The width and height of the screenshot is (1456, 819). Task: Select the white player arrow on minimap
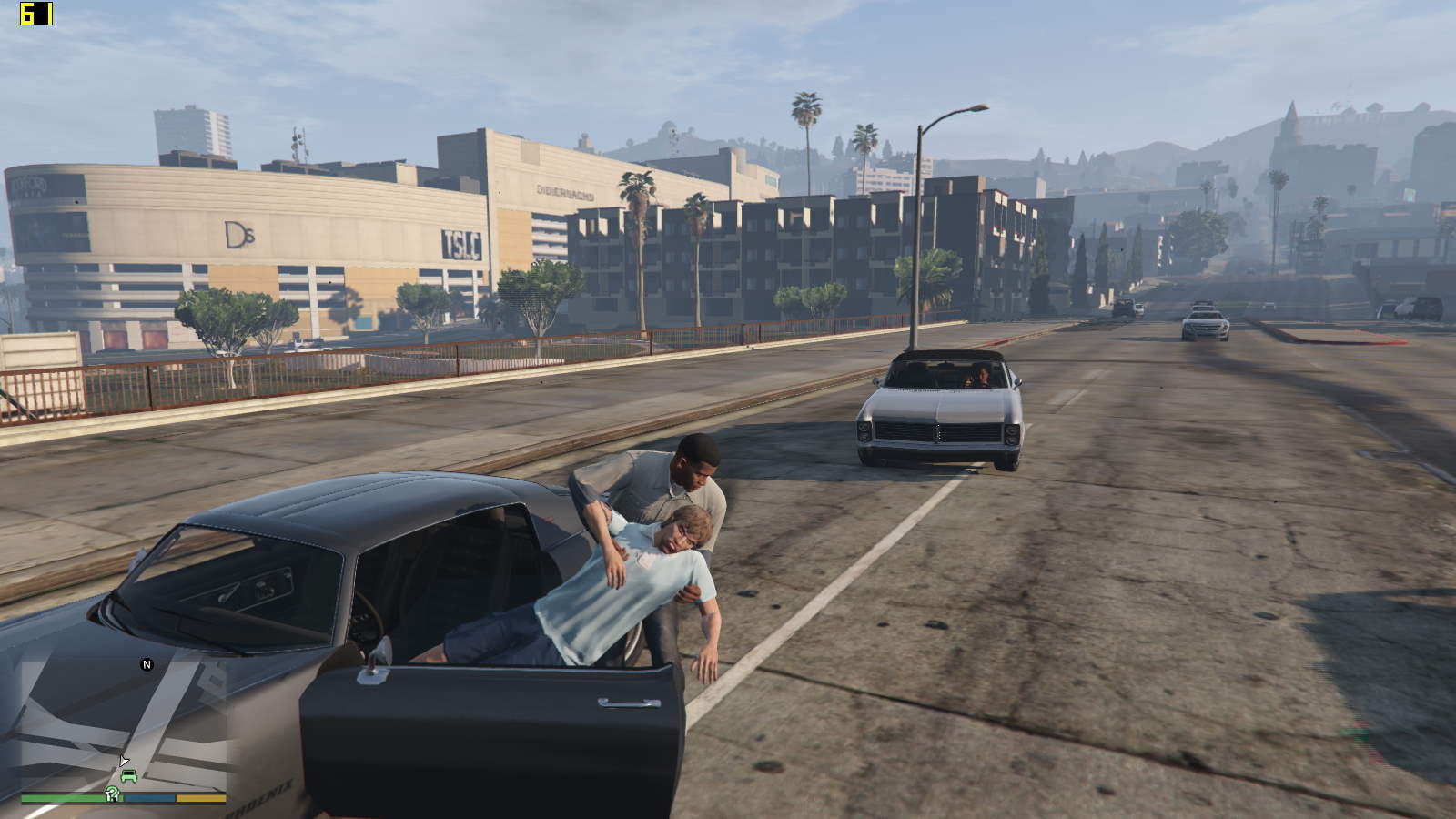[x=123, y=761]
